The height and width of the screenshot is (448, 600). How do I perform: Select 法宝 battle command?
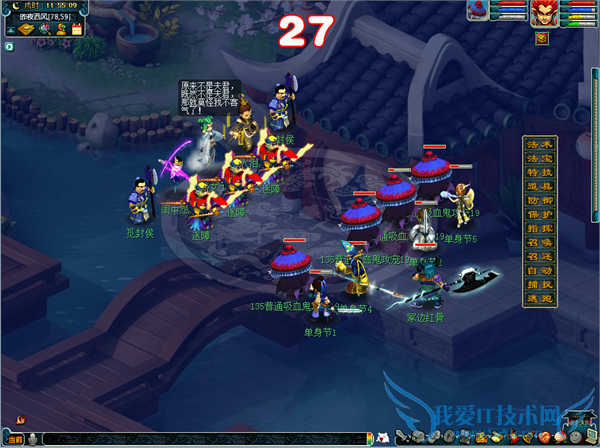(538, 158)
